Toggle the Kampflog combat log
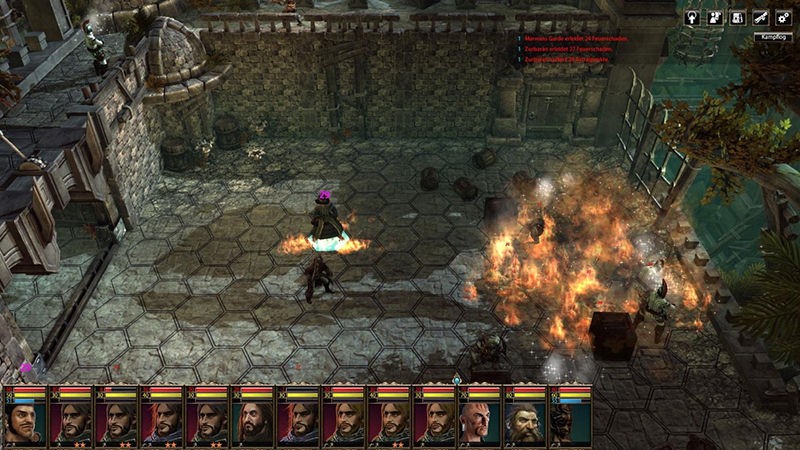800x450 pixels. pos(770,38)
